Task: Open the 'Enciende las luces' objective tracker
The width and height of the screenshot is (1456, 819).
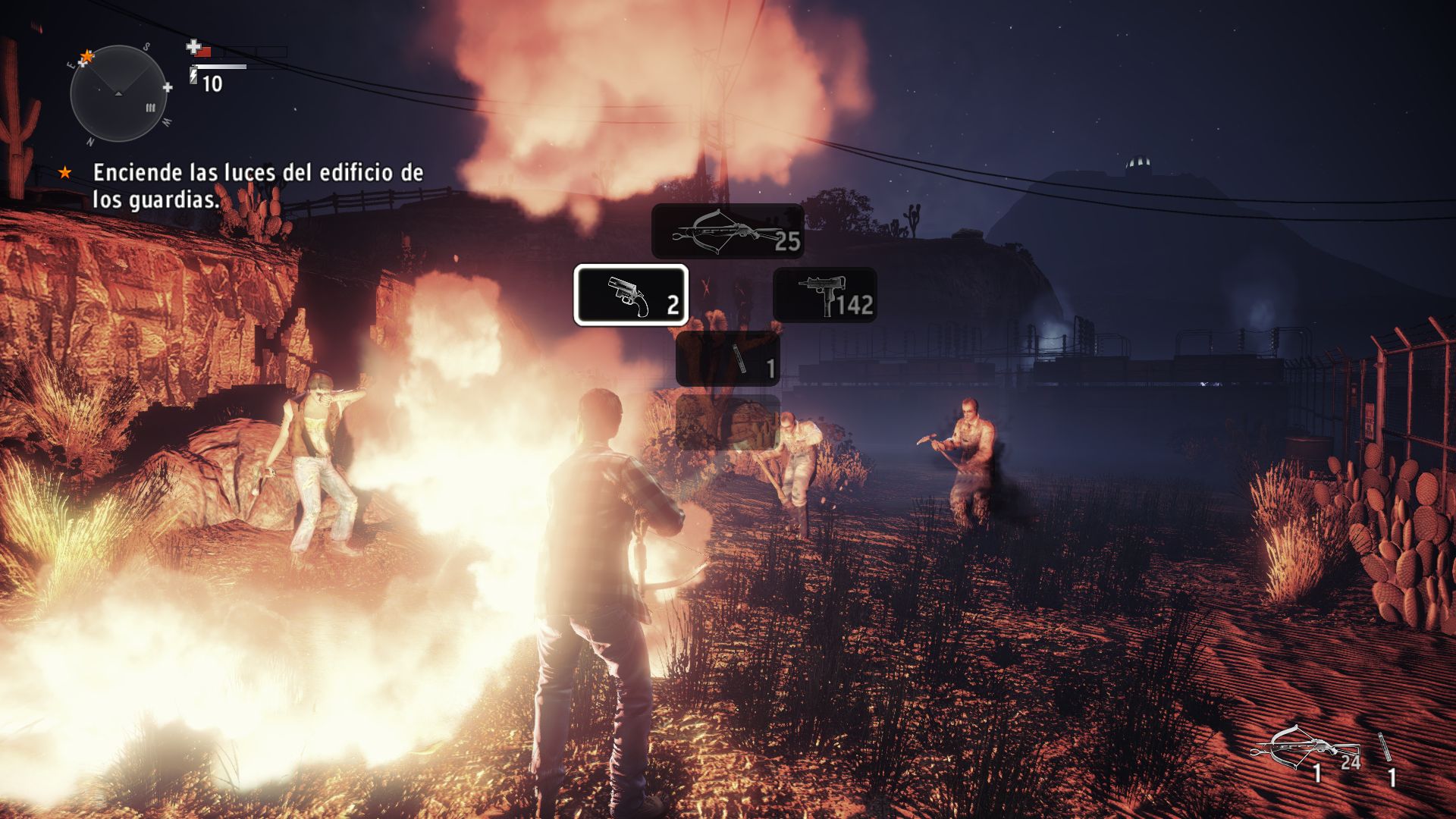Action: (258, 186)
